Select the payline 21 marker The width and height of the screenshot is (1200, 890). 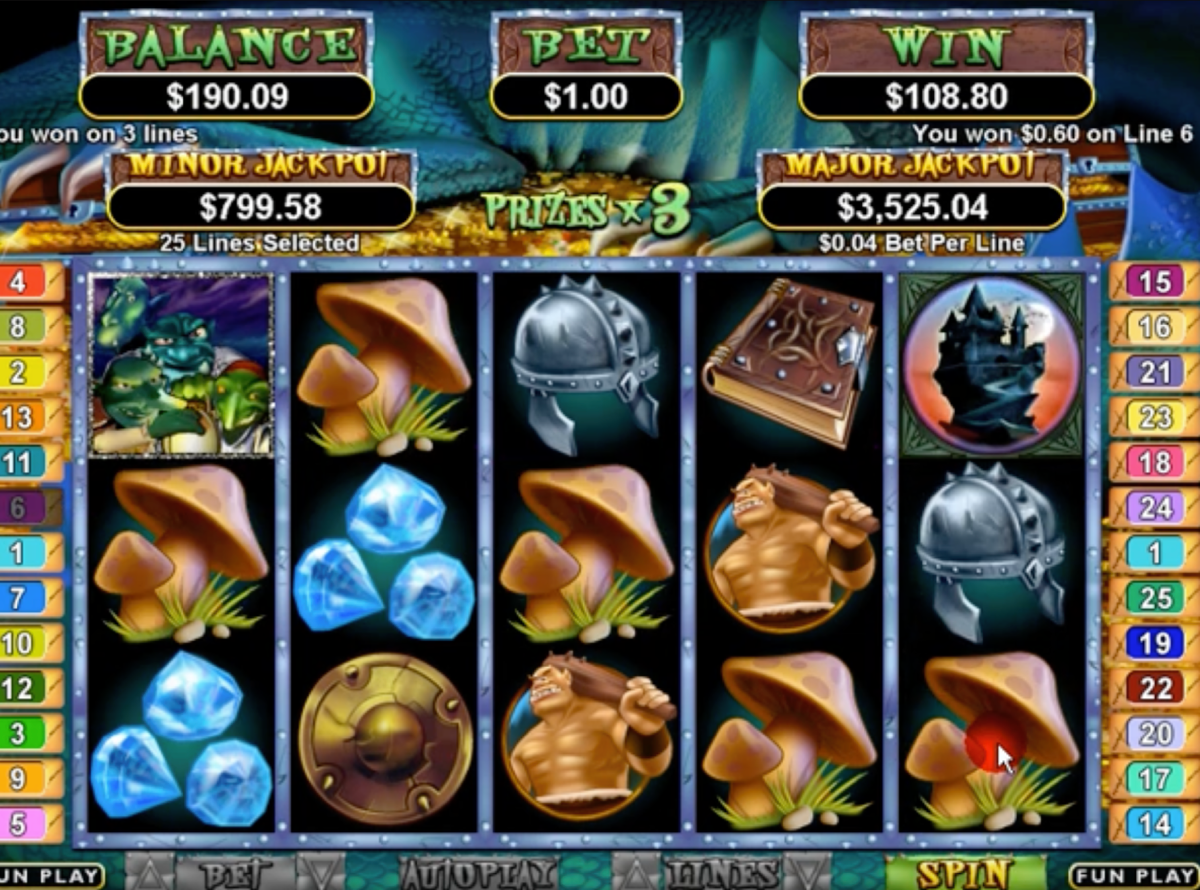click(1153, 372)
